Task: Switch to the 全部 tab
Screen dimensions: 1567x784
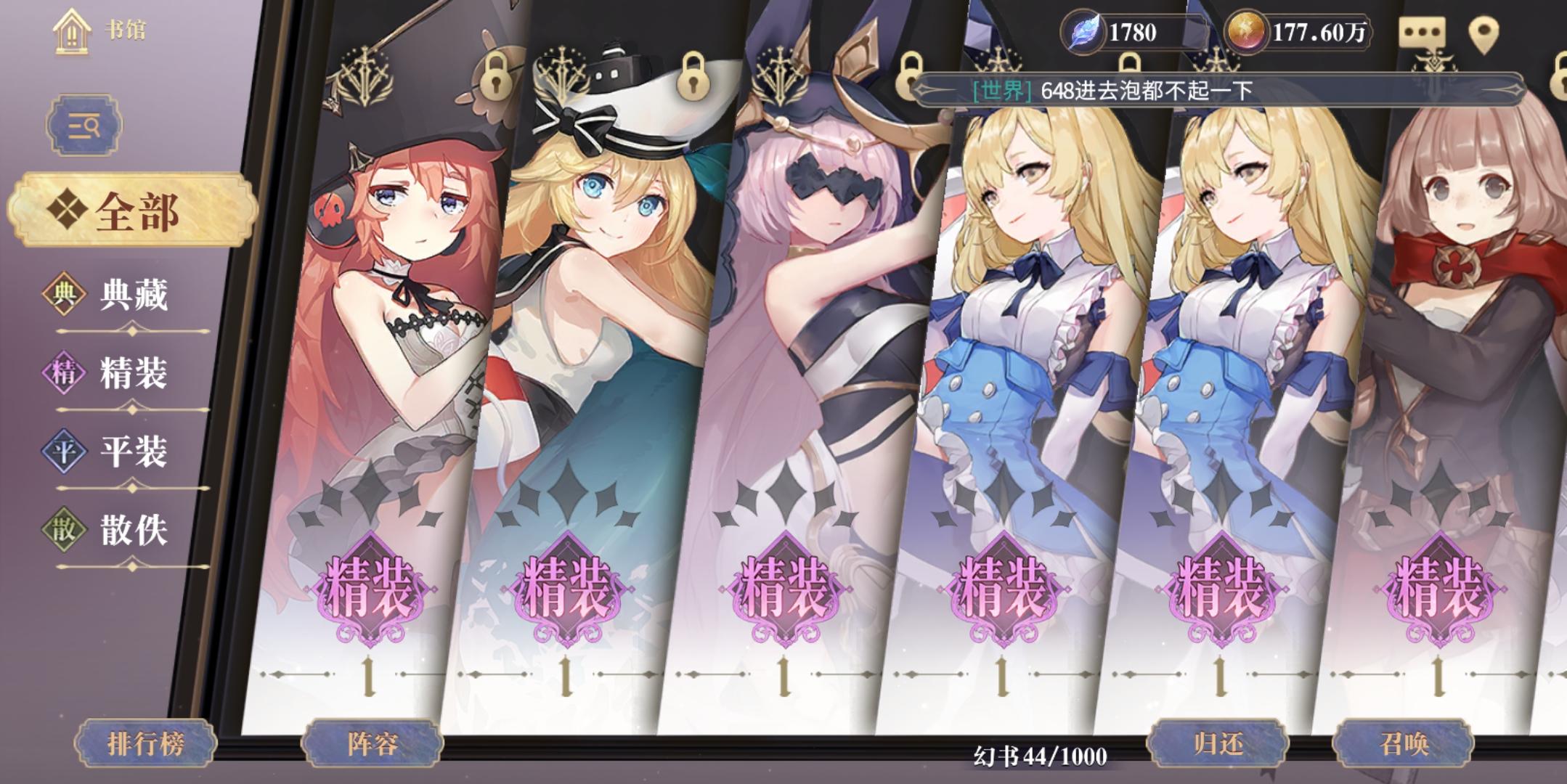Action: 134,211
